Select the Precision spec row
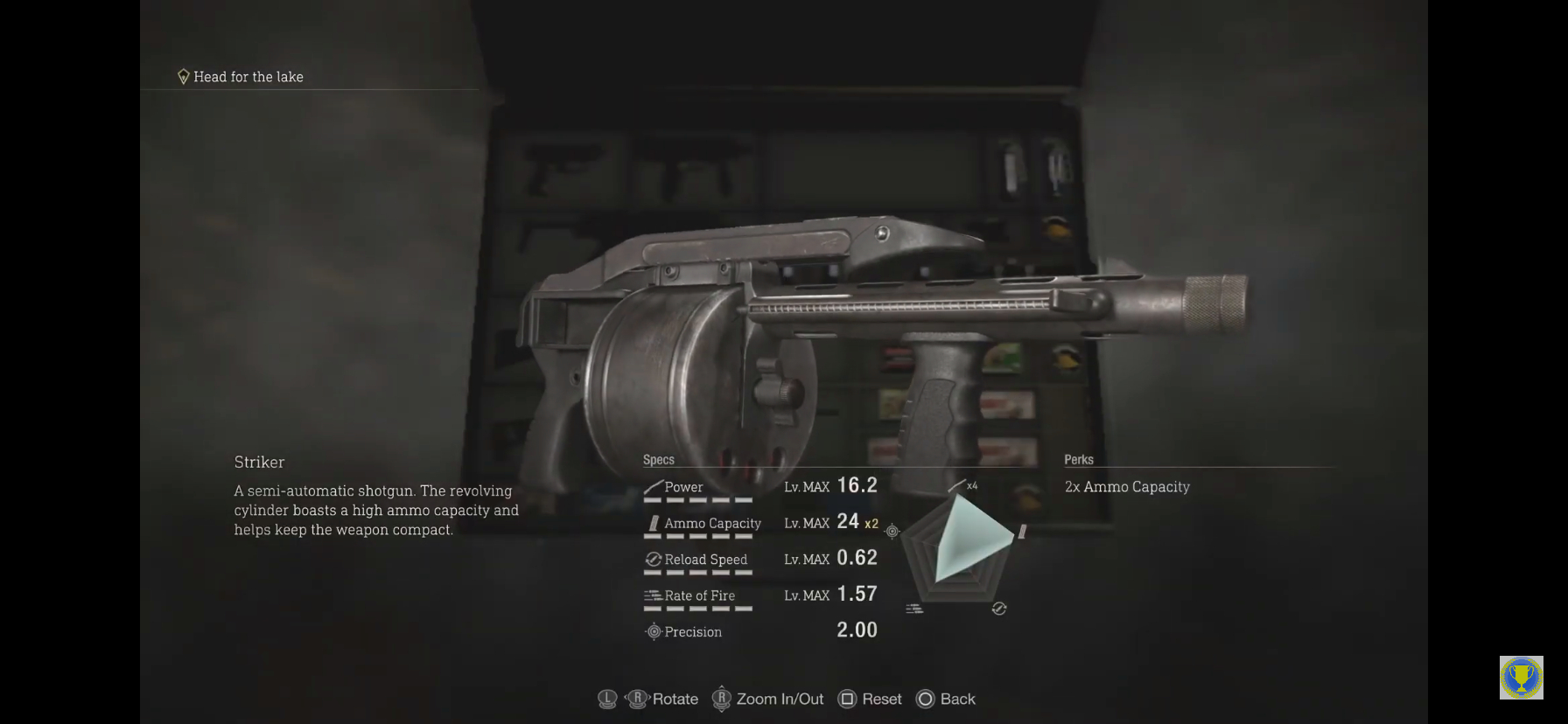Screen dimensions: 1568x724 [759, 631]
